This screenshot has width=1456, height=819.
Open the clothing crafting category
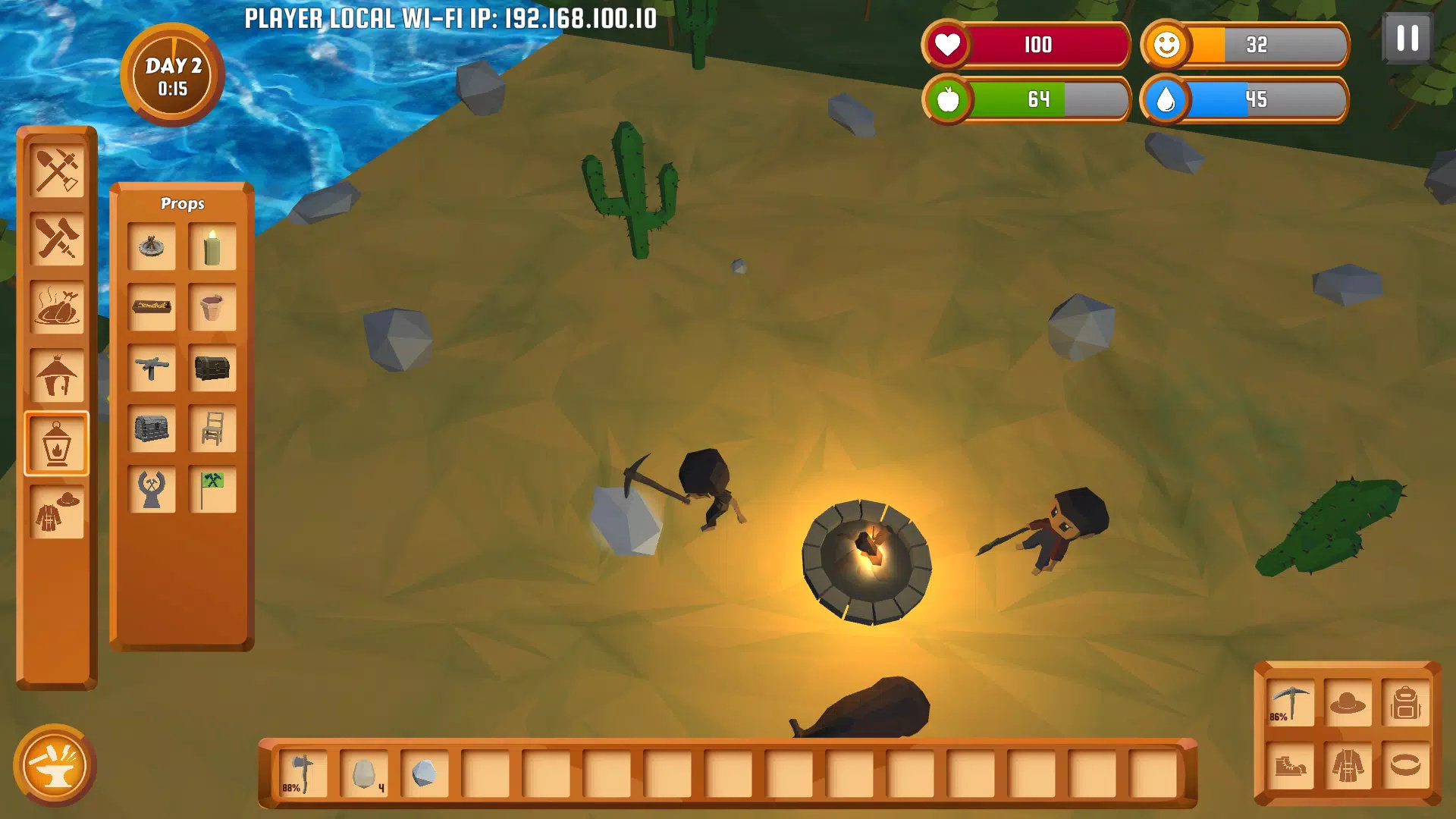57,512
